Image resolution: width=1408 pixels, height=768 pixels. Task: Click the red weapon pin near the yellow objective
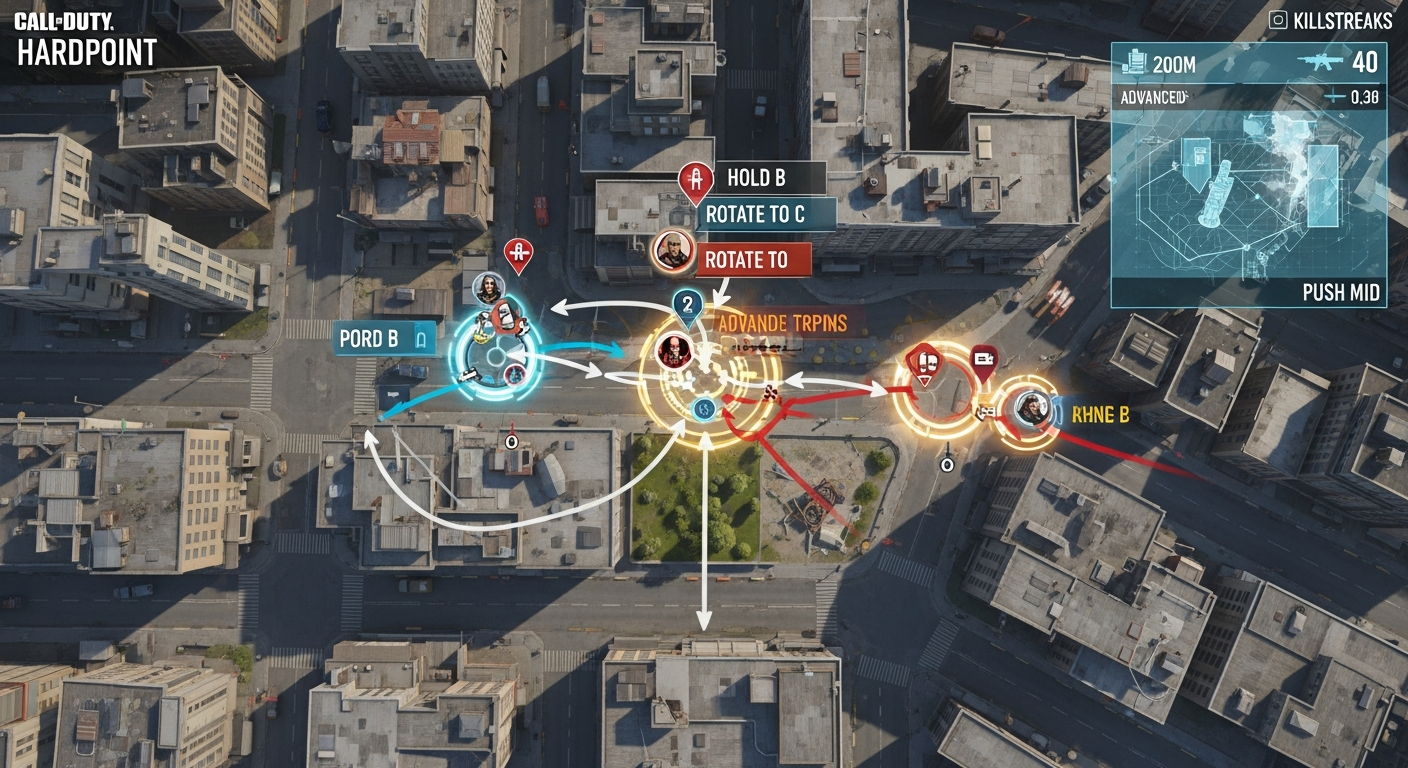923,360
